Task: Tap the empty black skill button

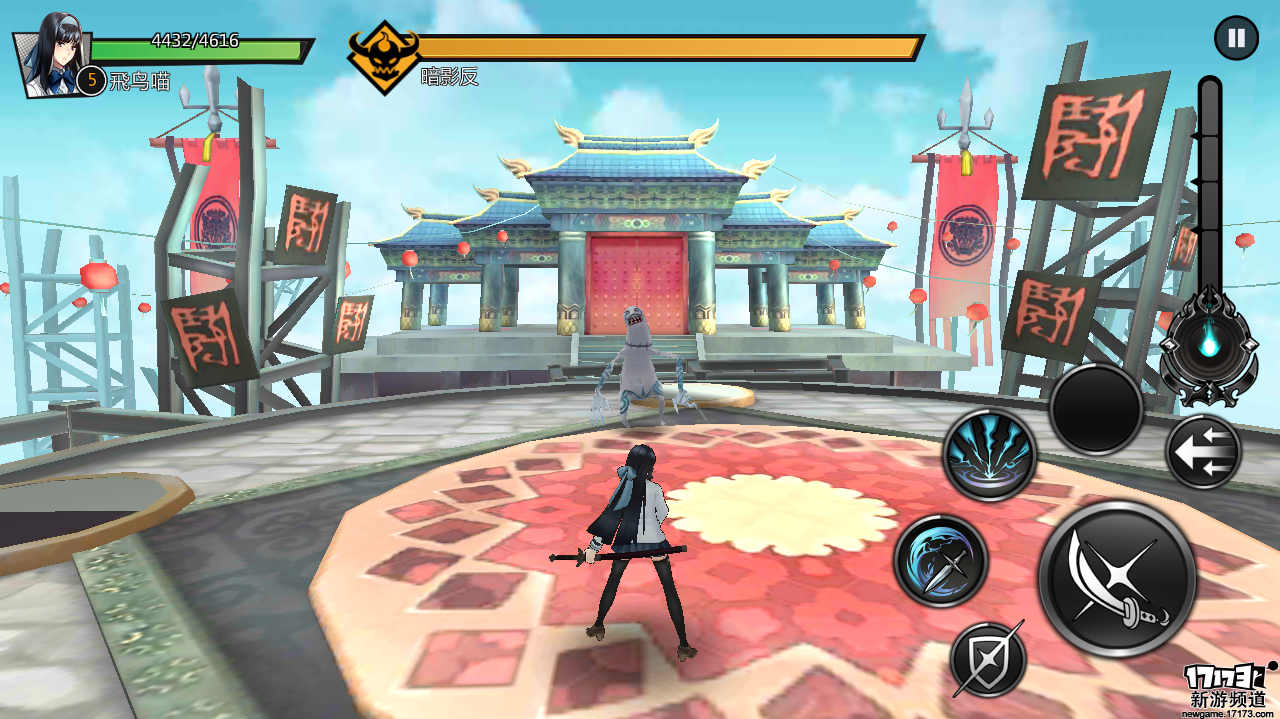Action: 1096,409
